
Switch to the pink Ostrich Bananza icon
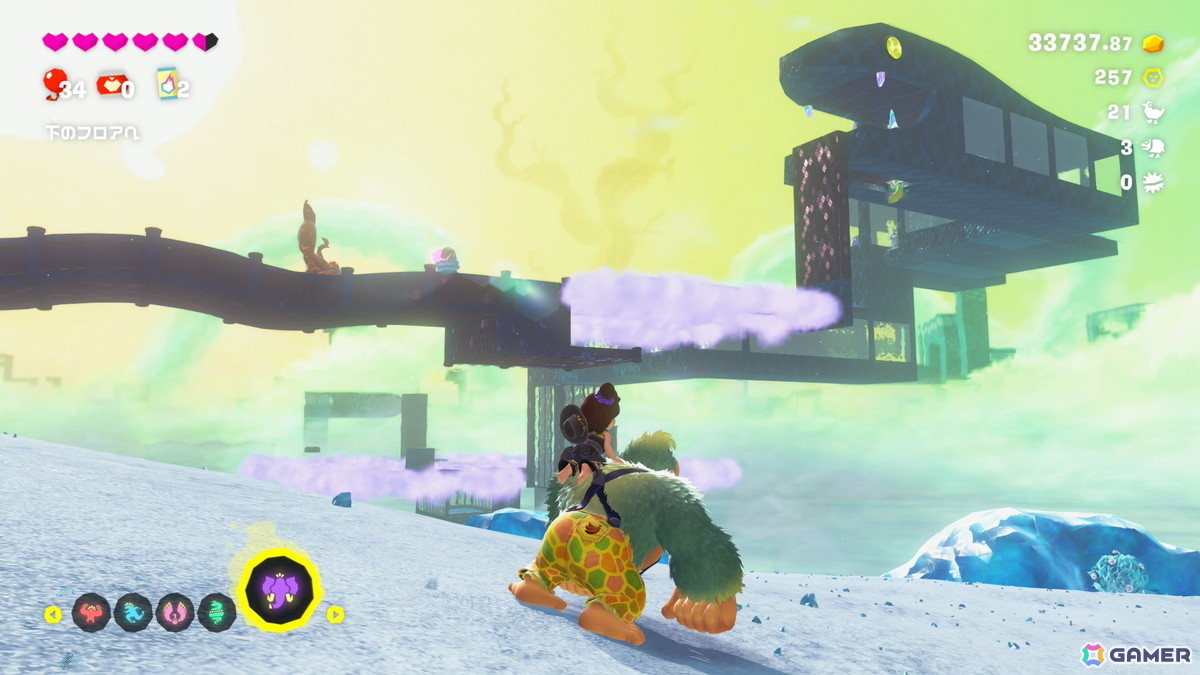click(175, 612)
